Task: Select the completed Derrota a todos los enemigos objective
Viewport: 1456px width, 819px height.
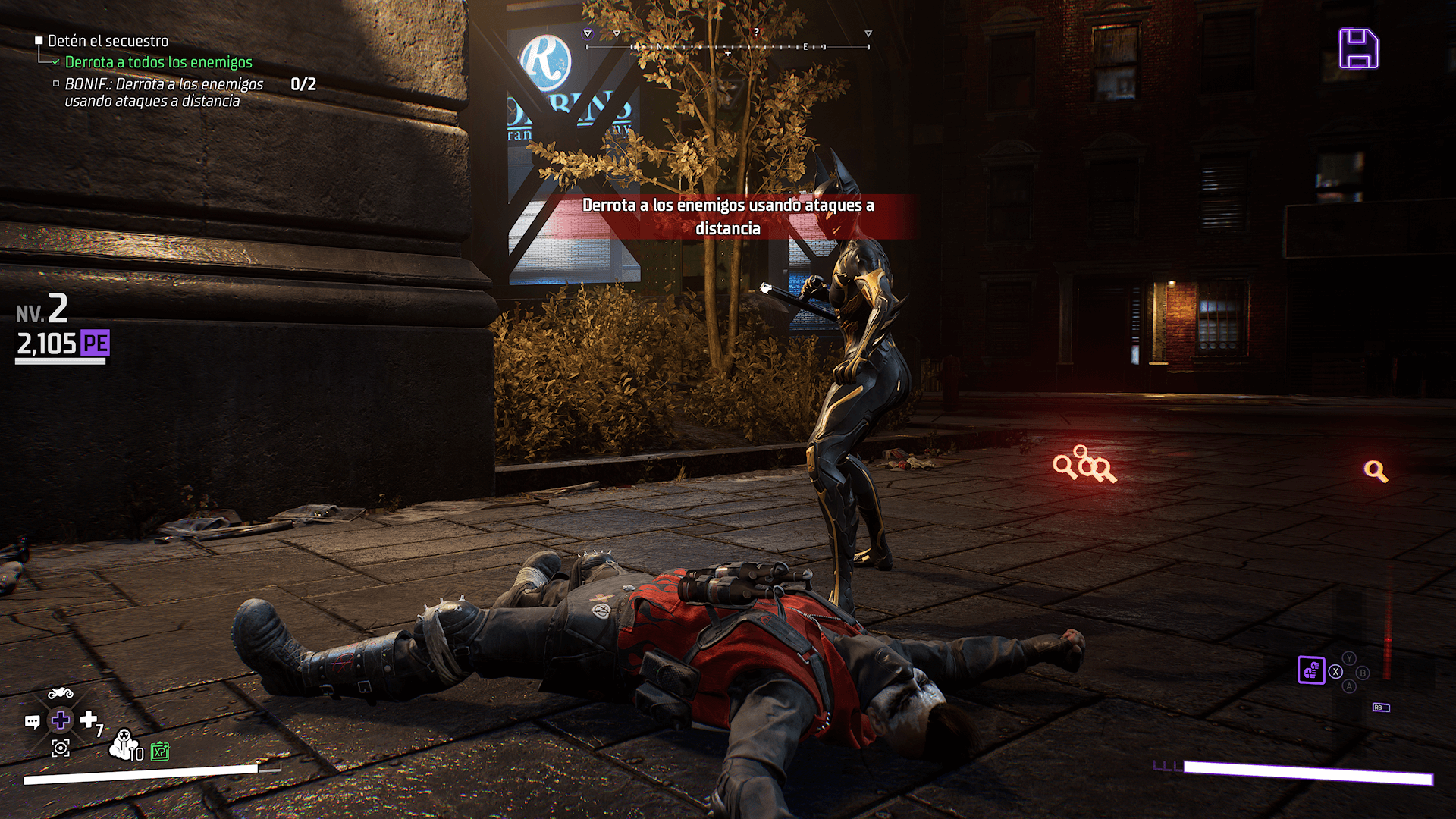Action: pyautogui.click(x=158, y=62)
